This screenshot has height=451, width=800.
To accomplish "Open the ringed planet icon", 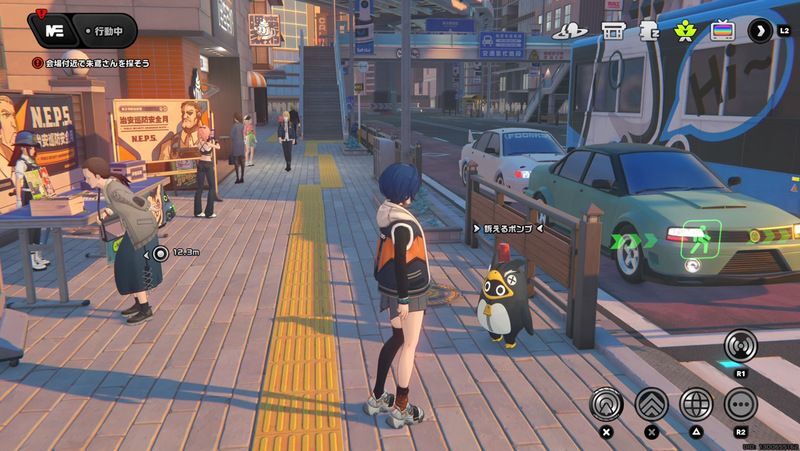I will click(x=579, y=31).
